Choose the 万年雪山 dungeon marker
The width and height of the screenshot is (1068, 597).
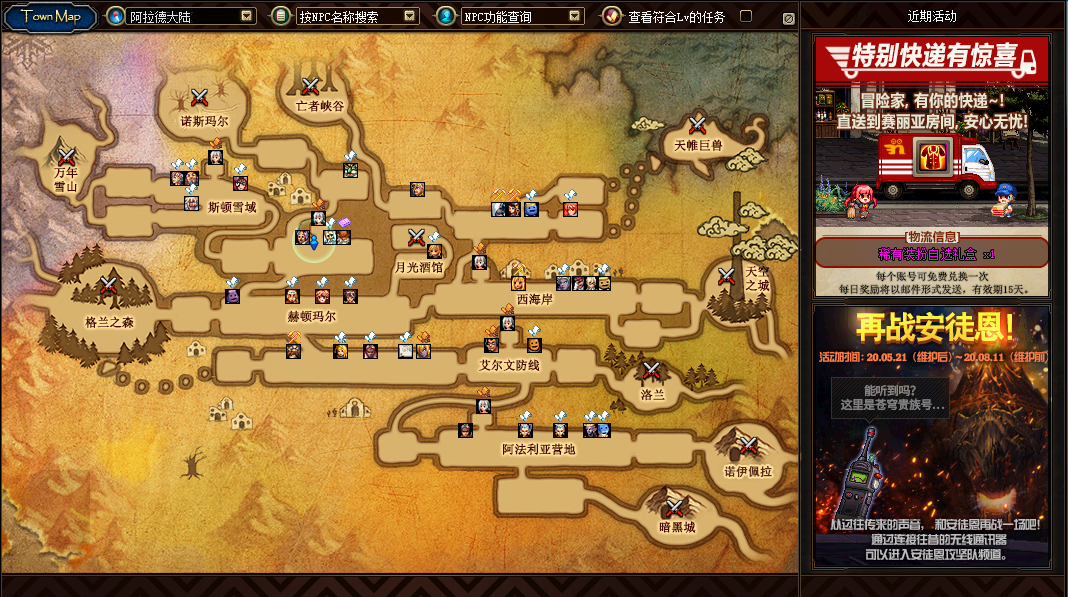tap(67, 156)
